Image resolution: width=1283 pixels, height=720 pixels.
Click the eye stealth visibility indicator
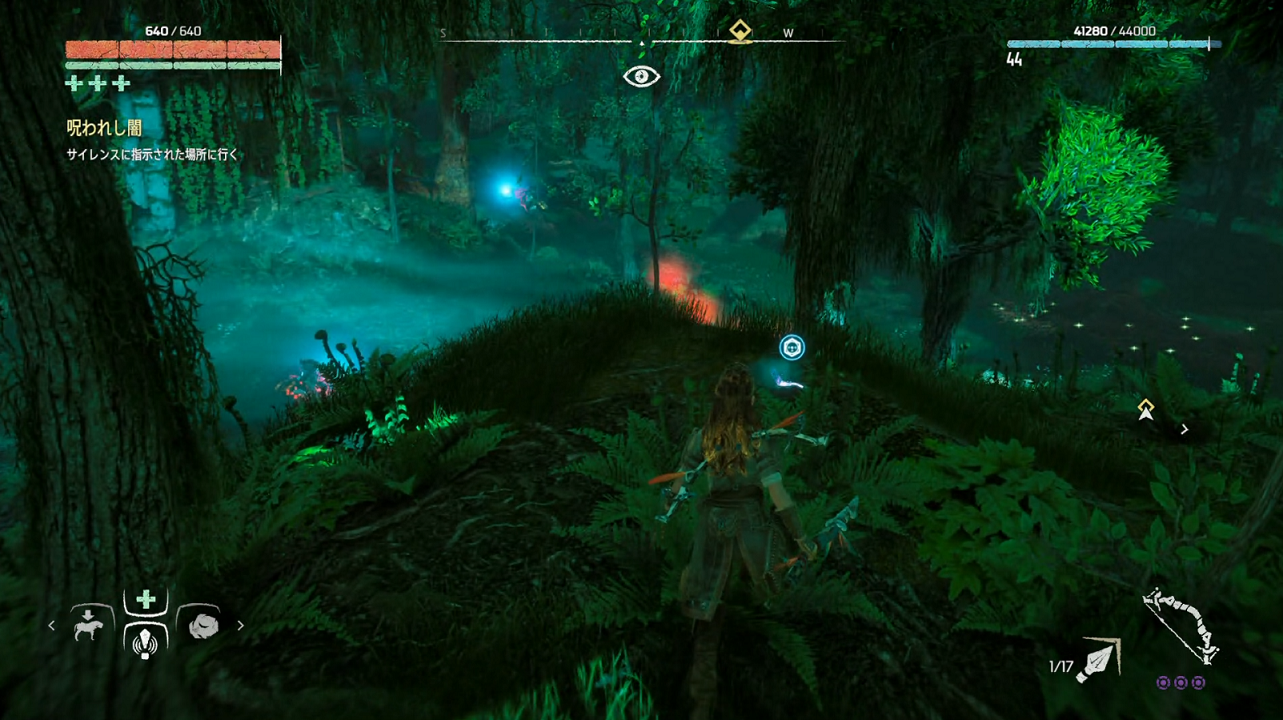[641, 77]
